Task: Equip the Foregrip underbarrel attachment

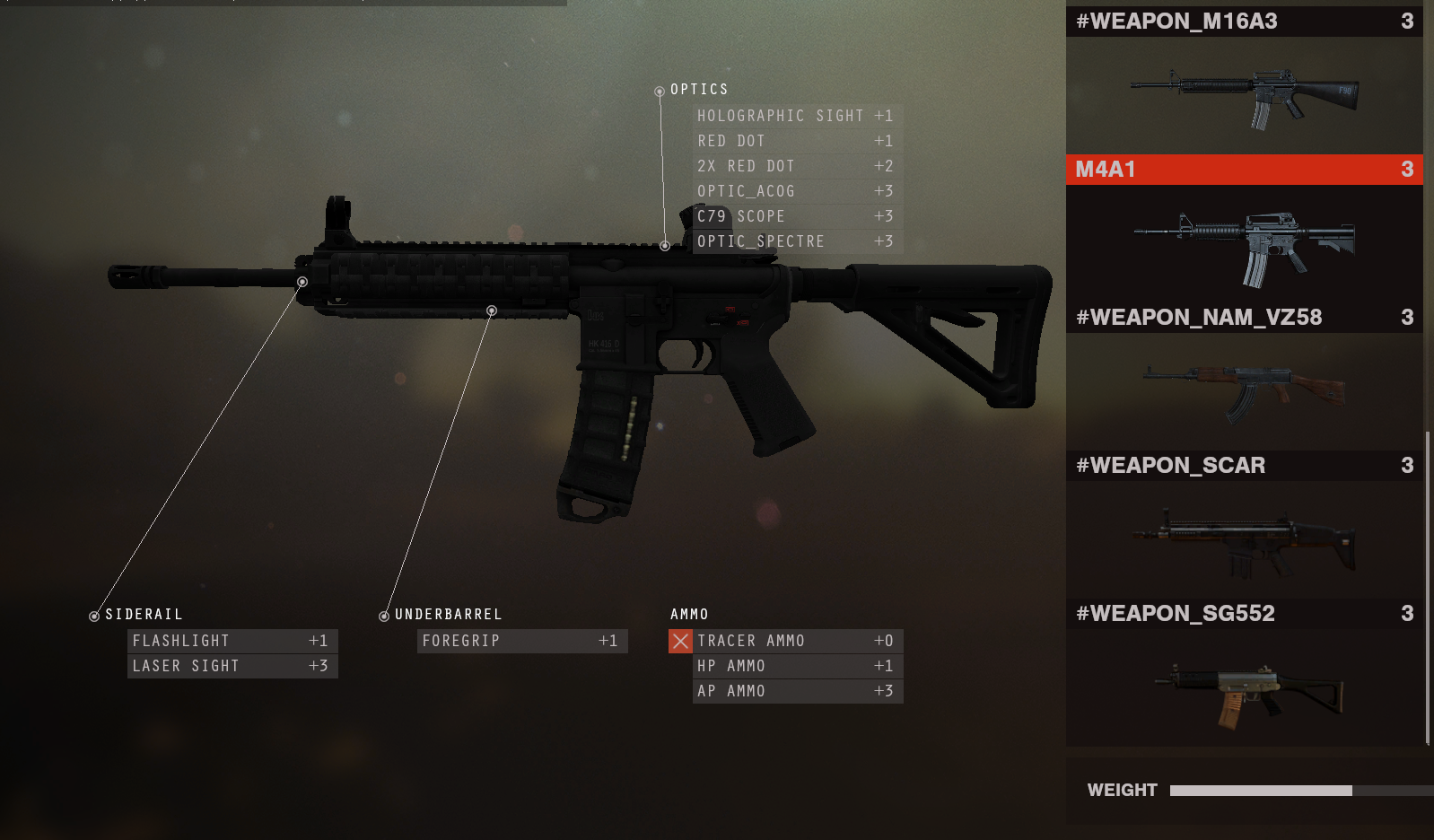Action: [521, 641]
